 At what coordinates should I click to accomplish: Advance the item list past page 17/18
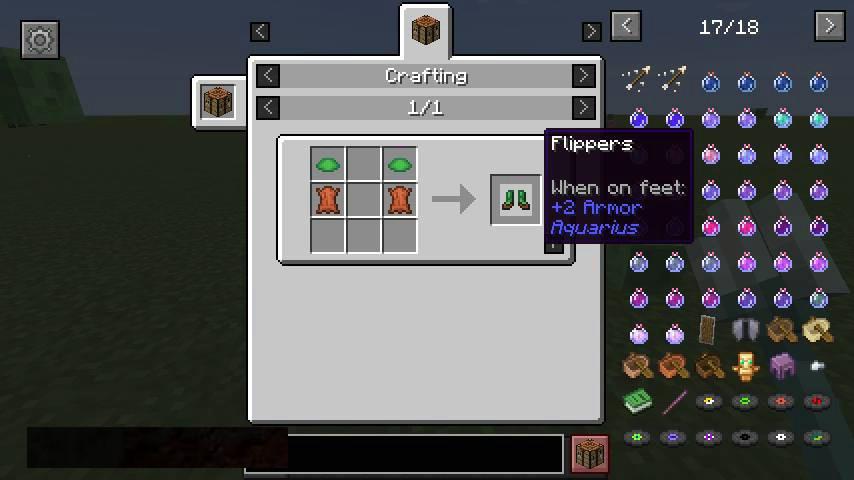[829, 26]
